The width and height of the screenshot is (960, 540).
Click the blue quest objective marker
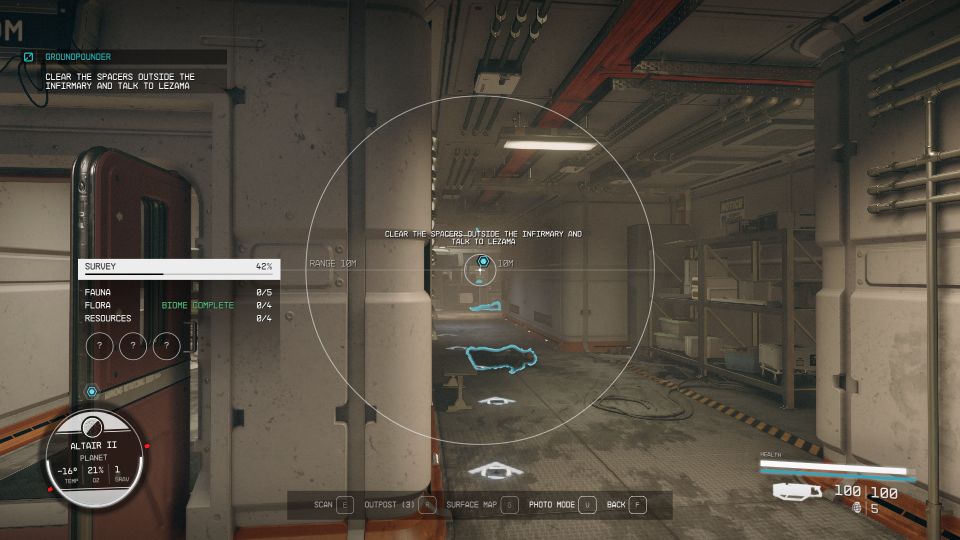(483, 263)
